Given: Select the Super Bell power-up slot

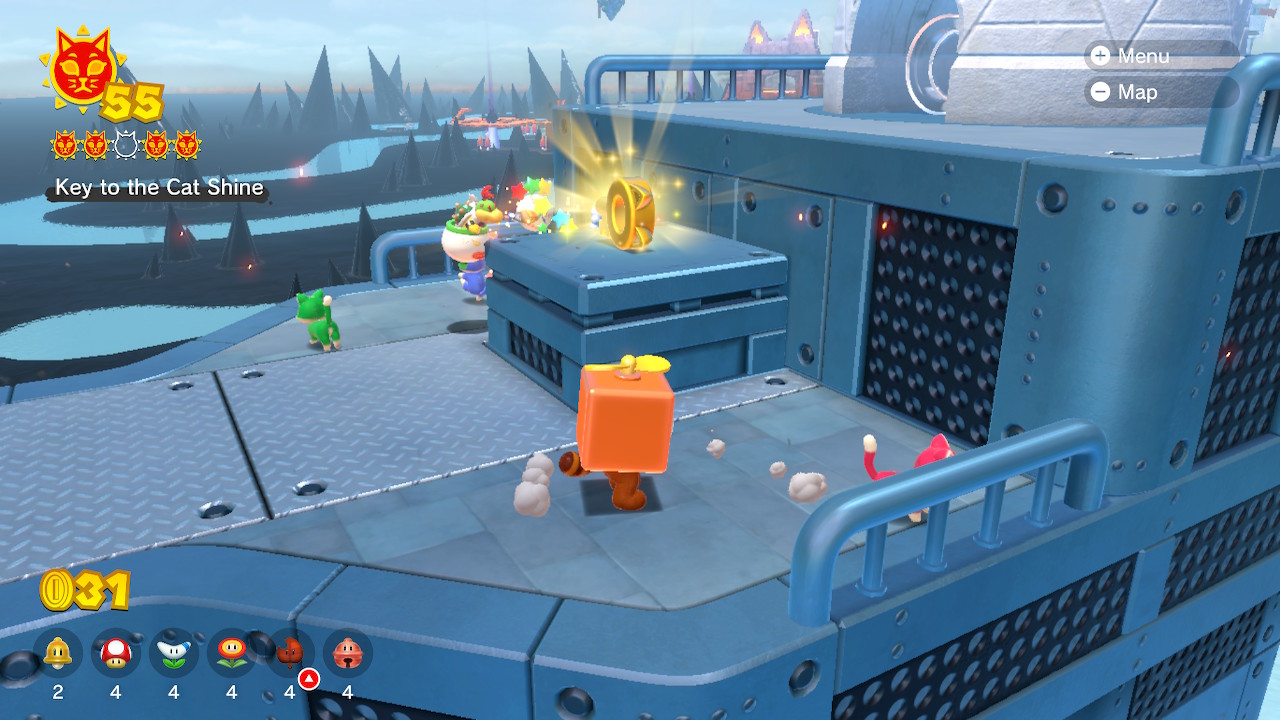Looking at the screenshot, I should 58,654.
